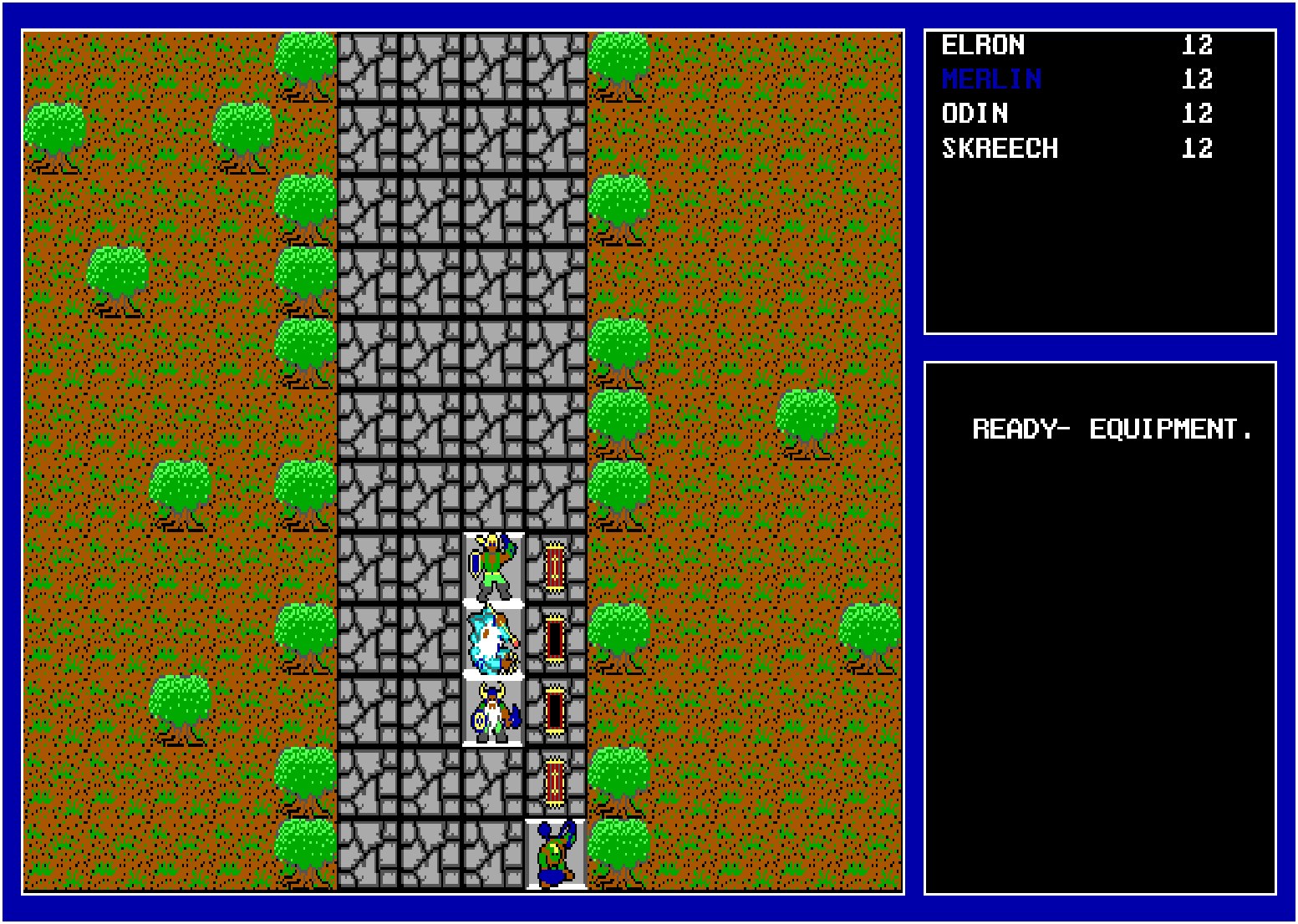This screenshot has height=924, width=1298.
Task: Switch active character to SKREECH
Action: click(1000, 148)
